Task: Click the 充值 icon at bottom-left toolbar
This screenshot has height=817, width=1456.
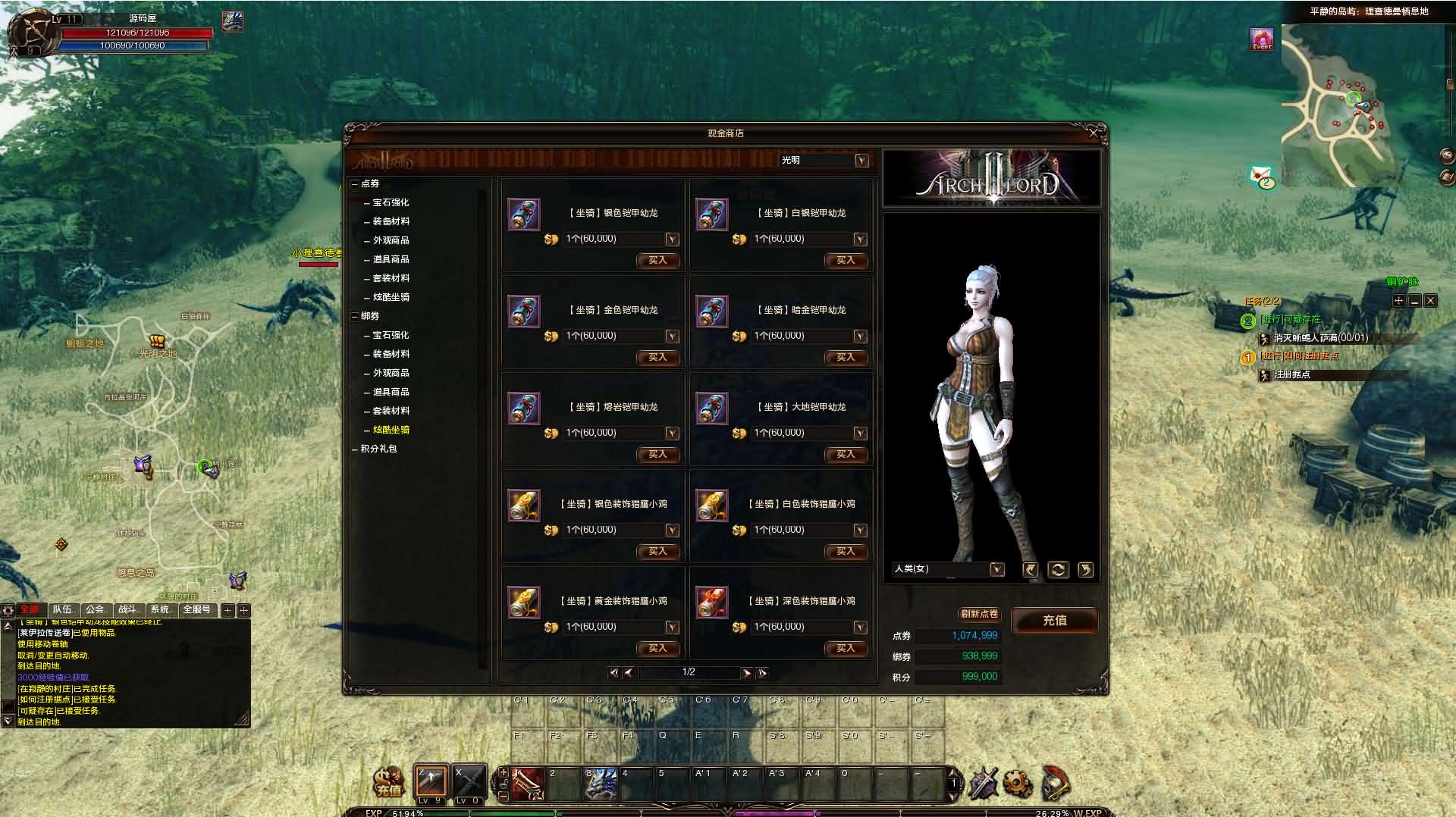Action: (x=388, y=782)
